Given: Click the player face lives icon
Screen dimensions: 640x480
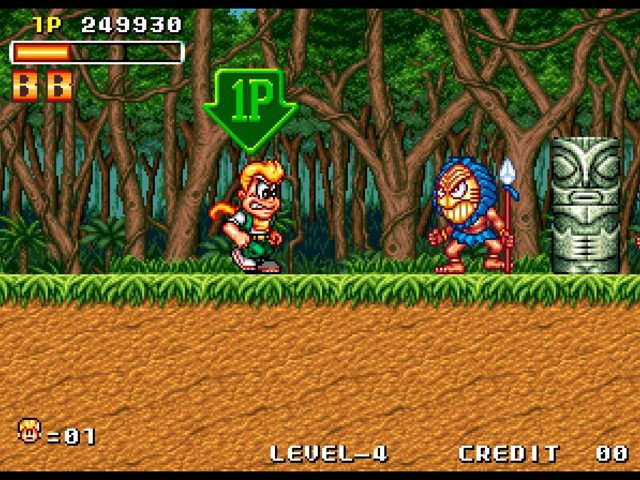Looking at the screenshot, I should 30,432.
